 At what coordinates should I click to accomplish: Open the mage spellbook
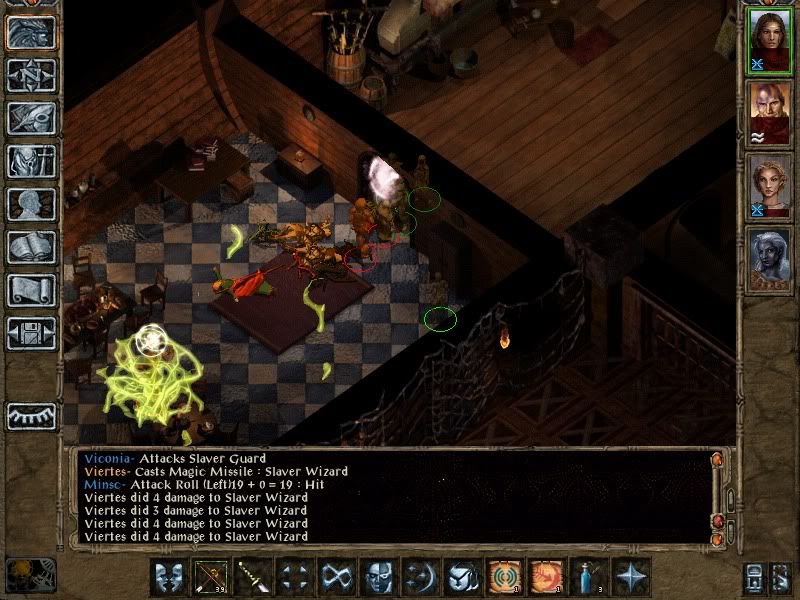(31, 247)
